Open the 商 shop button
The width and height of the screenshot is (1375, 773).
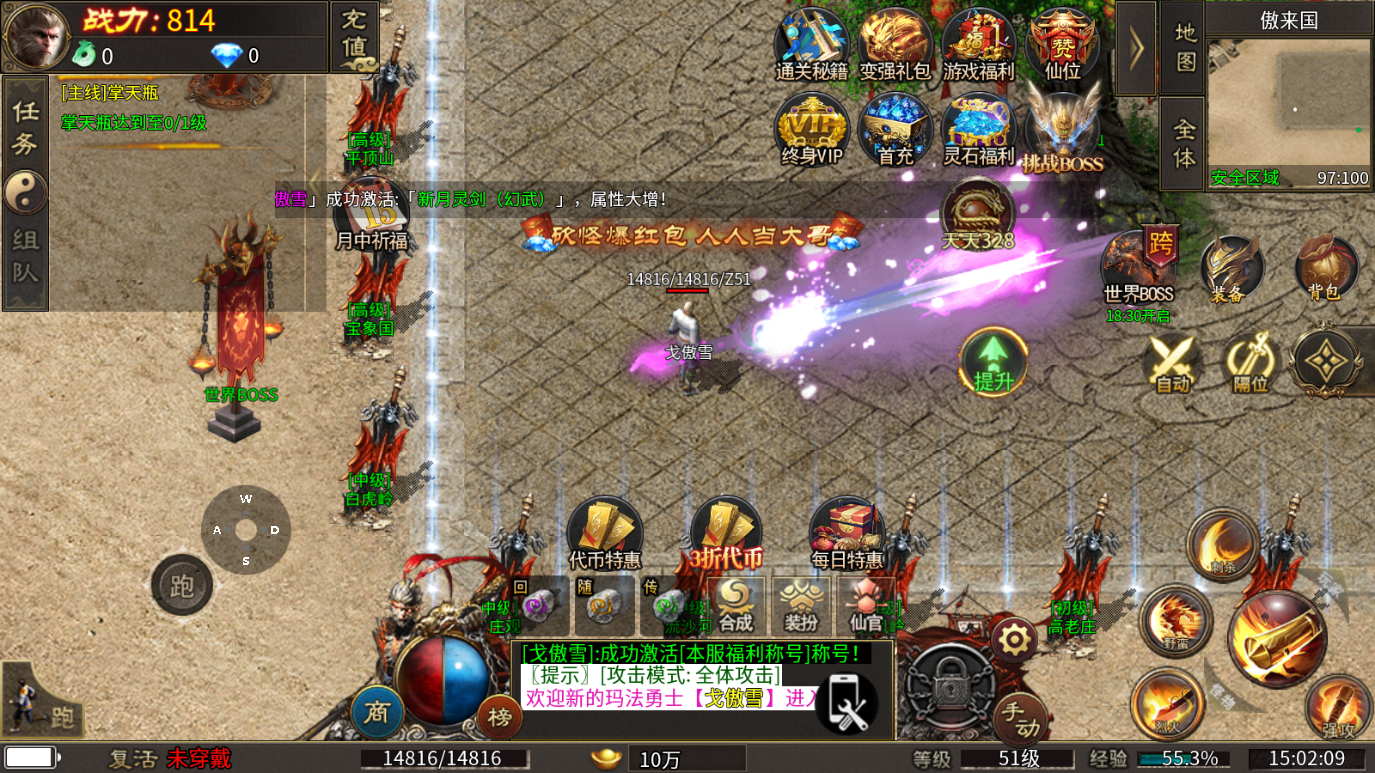pos(377,711)
